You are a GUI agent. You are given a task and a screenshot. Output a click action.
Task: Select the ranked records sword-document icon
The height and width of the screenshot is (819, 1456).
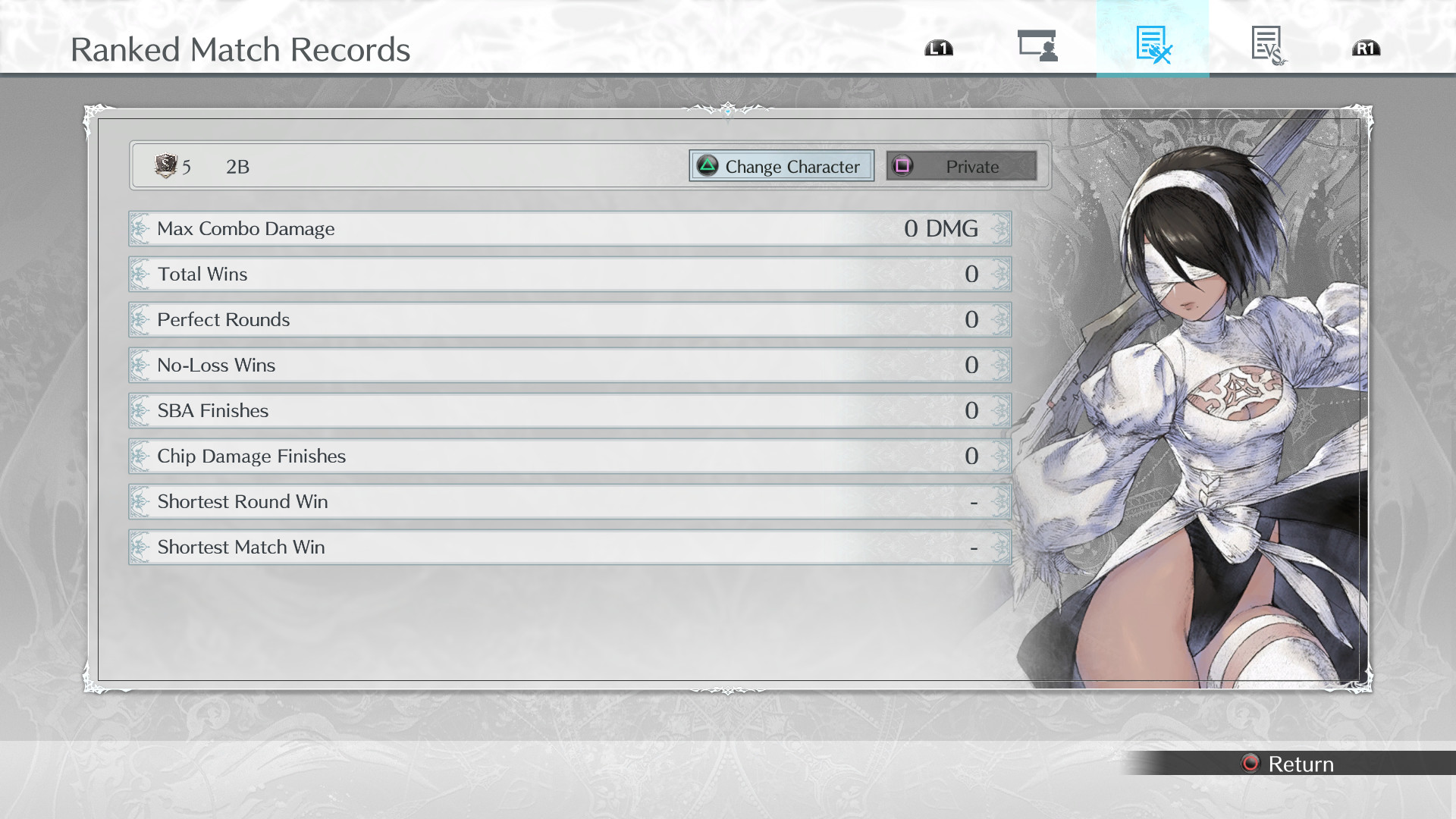pyautogui.click(x=1153, y=47)
